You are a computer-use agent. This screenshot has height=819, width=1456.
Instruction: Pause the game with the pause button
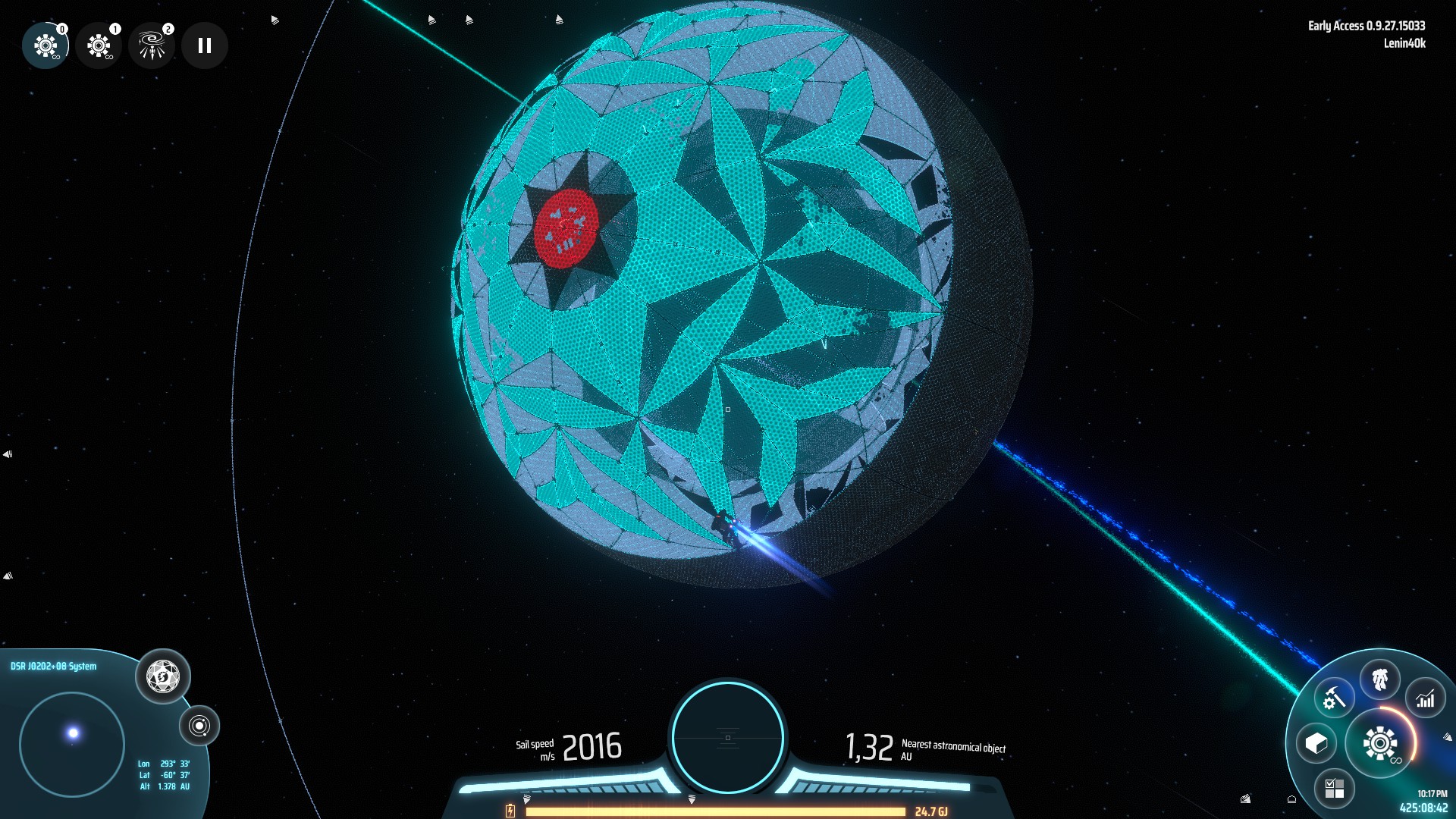[x=203, y=45]
